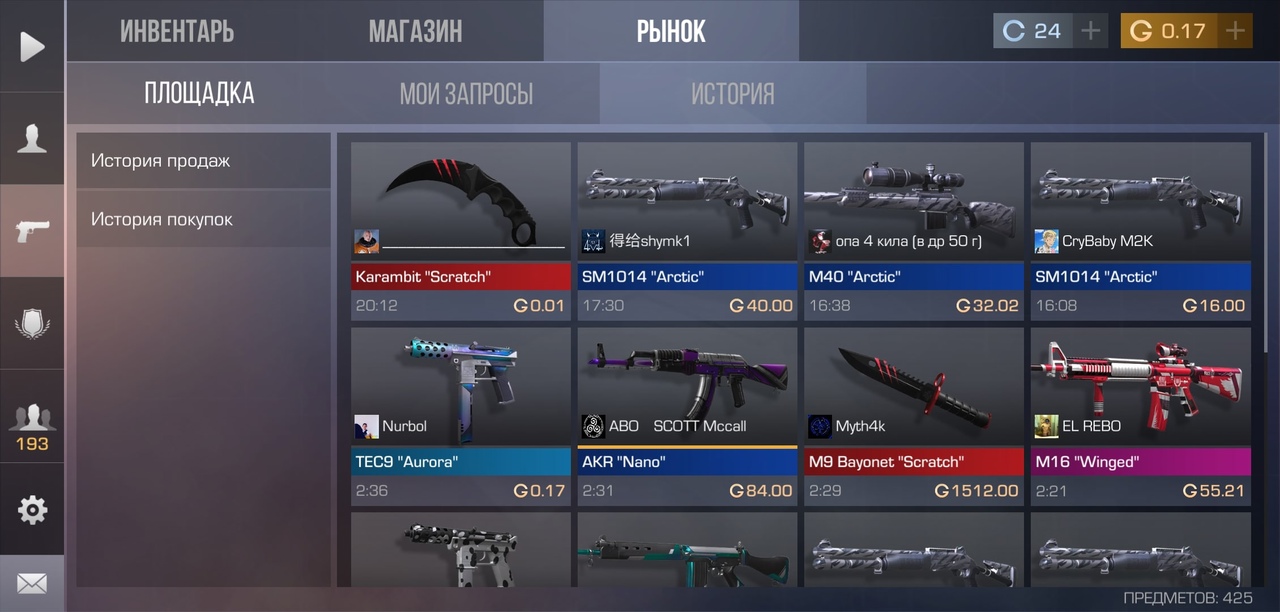Viewport: 1280px width, 612px height.
Task: Select the Рынок tab
Action: pos(671,31)
